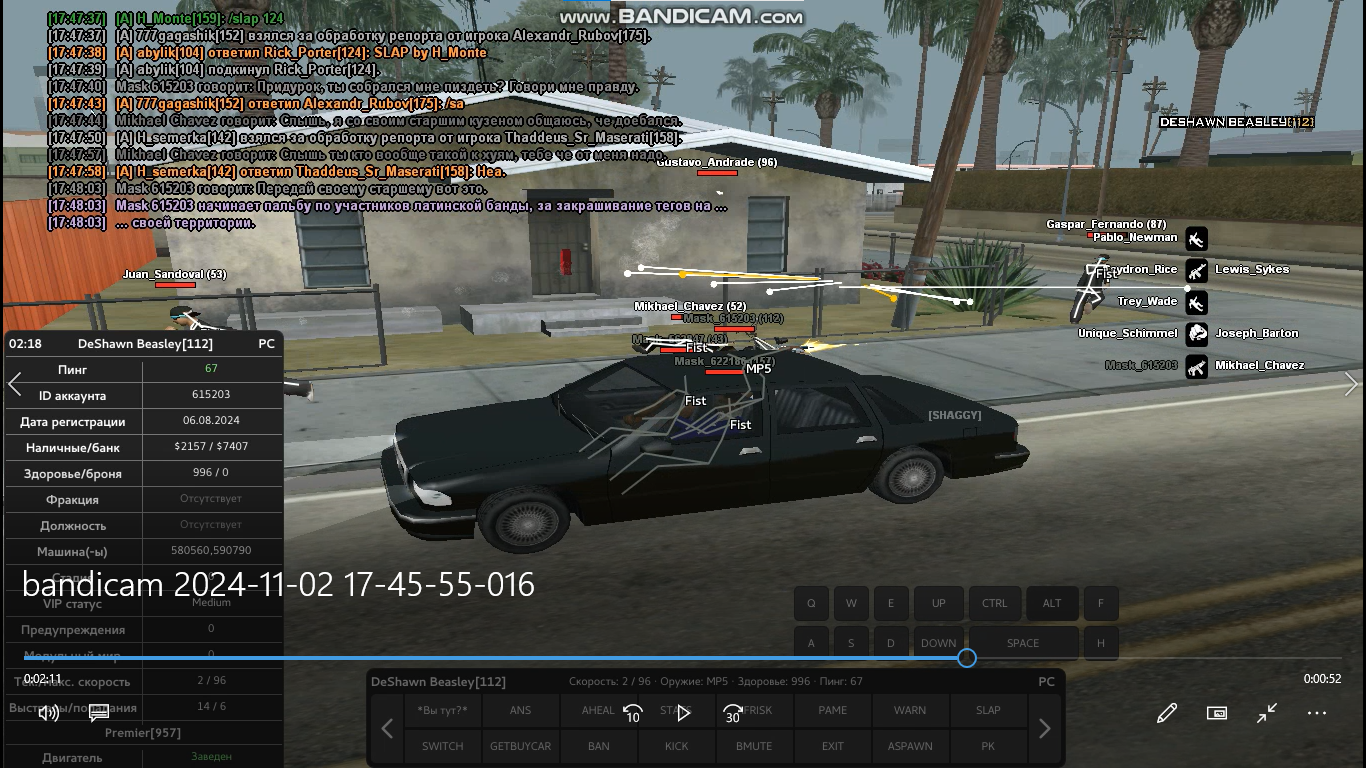Image resolution: width=1366 pixels, height=768 pixels.
Task: Issue a WARN to DeShawn Beasley
Action: tap(910, 710)
